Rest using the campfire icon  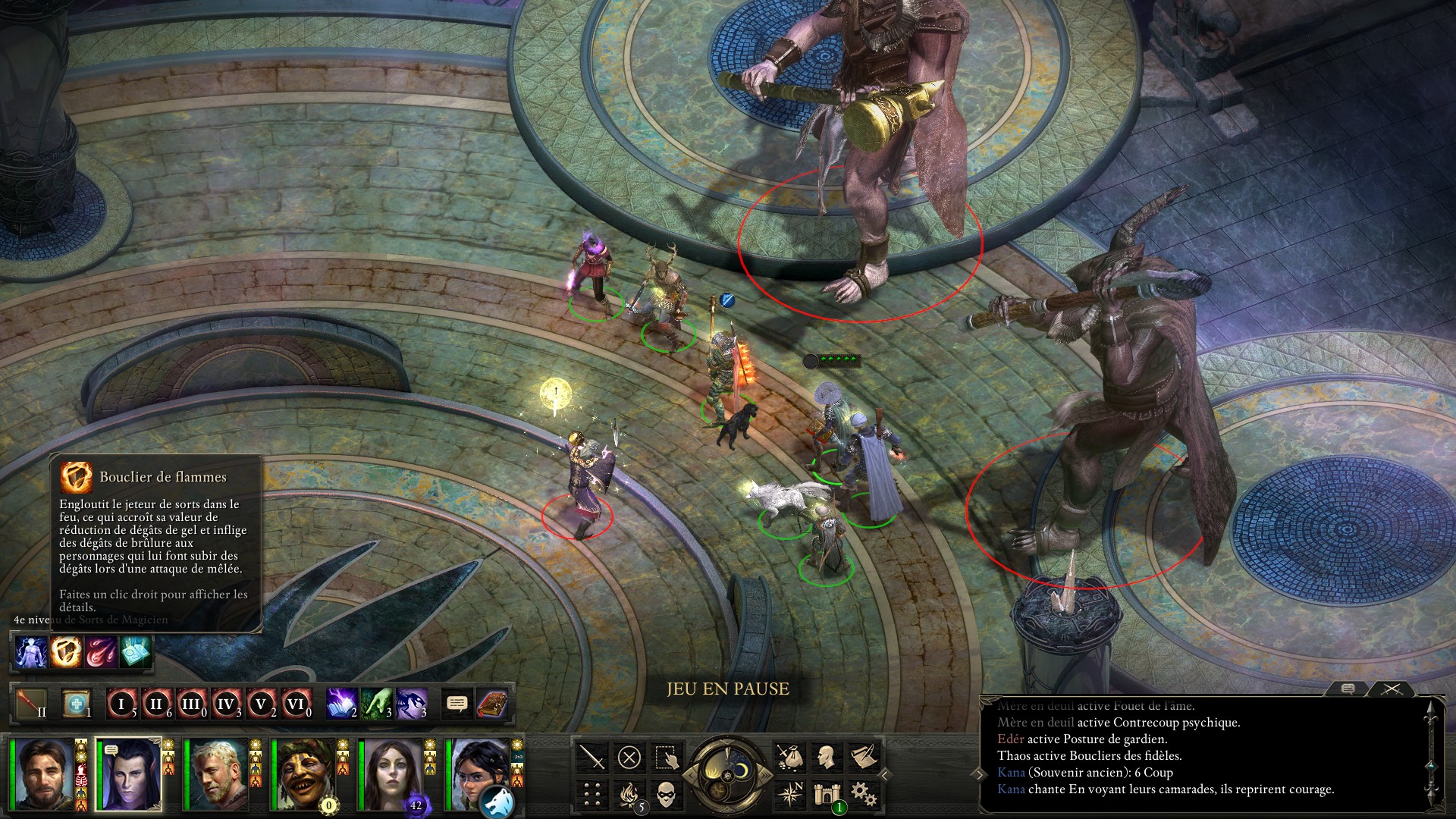[629, 794]
